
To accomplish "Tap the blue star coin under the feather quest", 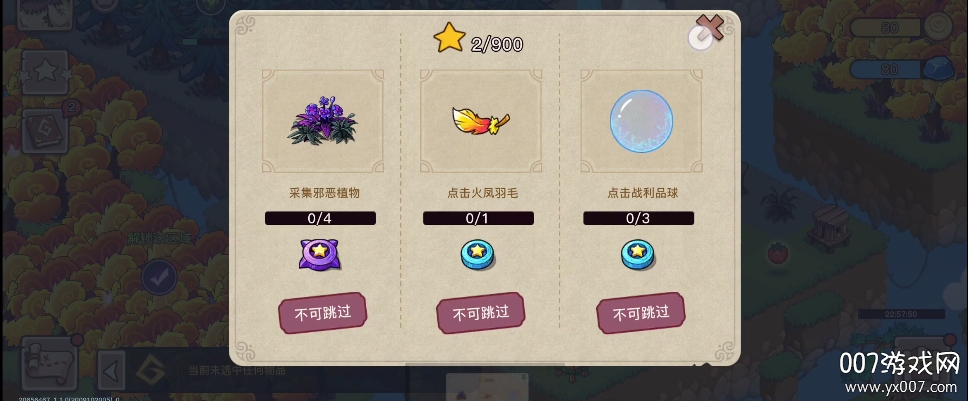I will coord(479,255).
